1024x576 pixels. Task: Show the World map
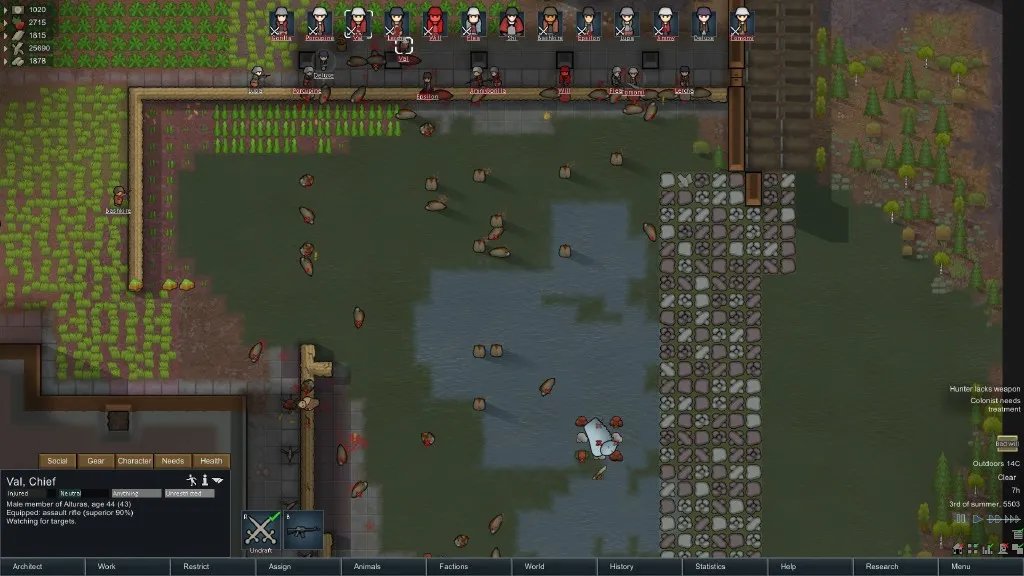pos(535,567)
